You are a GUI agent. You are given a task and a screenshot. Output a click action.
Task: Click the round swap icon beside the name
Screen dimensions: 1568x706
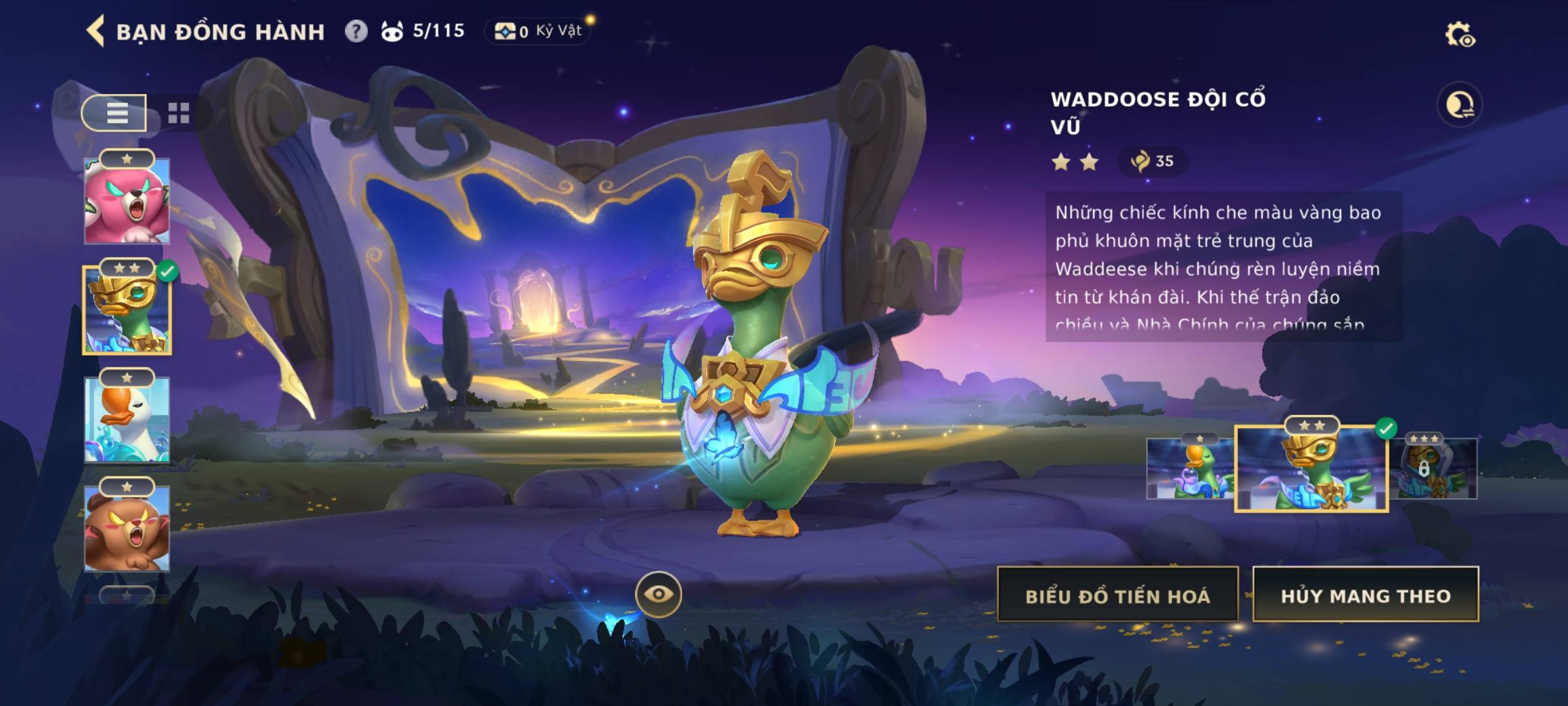(1459, 105)
